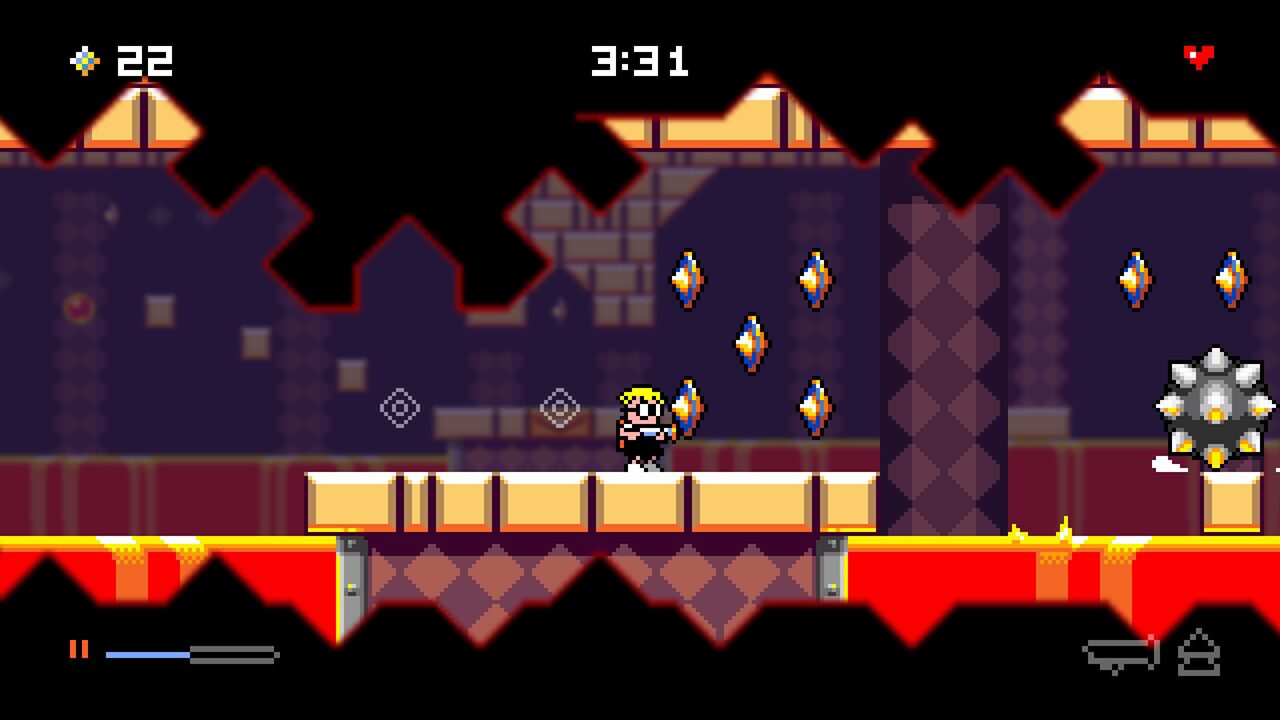Click the topmost pair of blue gems
Viewport: 1280px width, 720px height.
click(x=687, y=278)
